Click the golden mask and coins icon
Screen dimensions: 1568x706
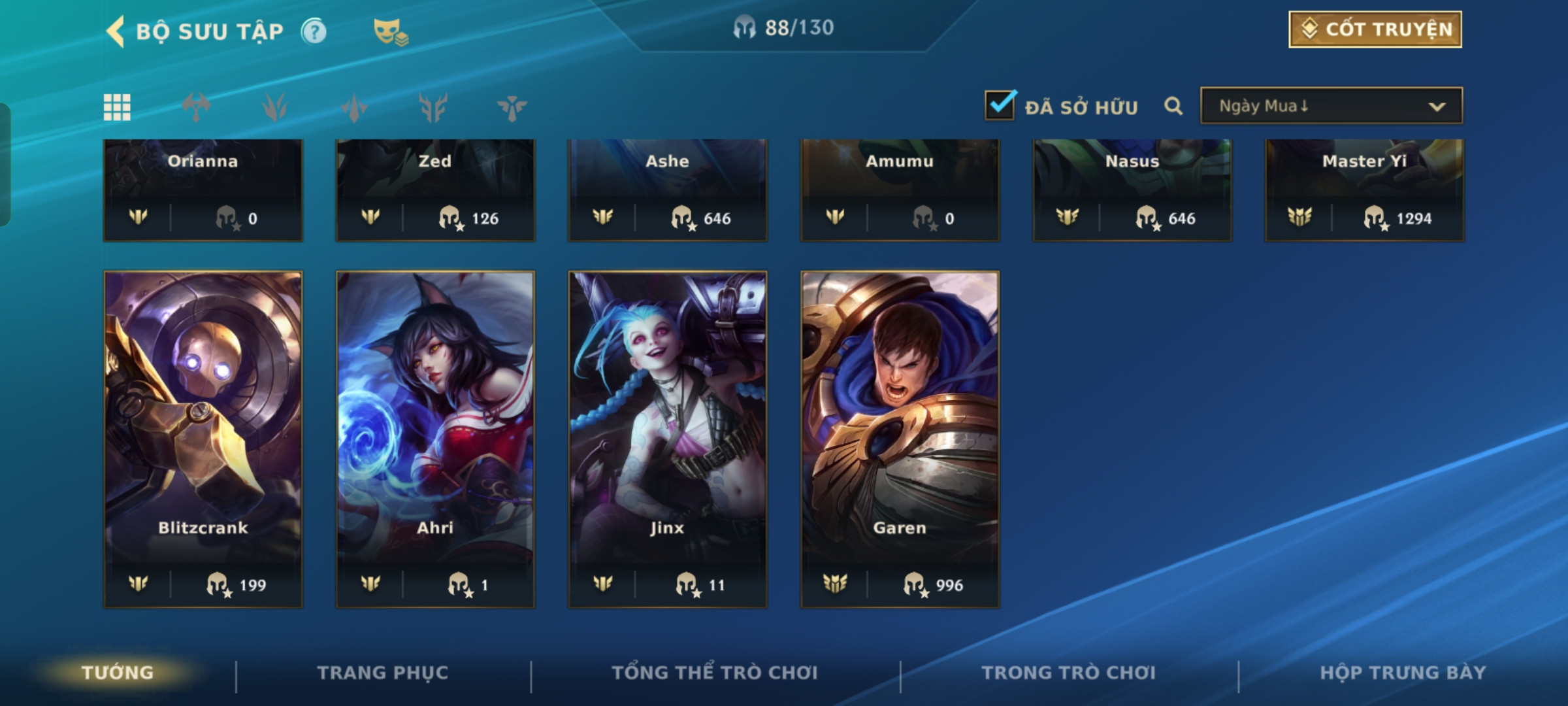[x=390, y=31]
